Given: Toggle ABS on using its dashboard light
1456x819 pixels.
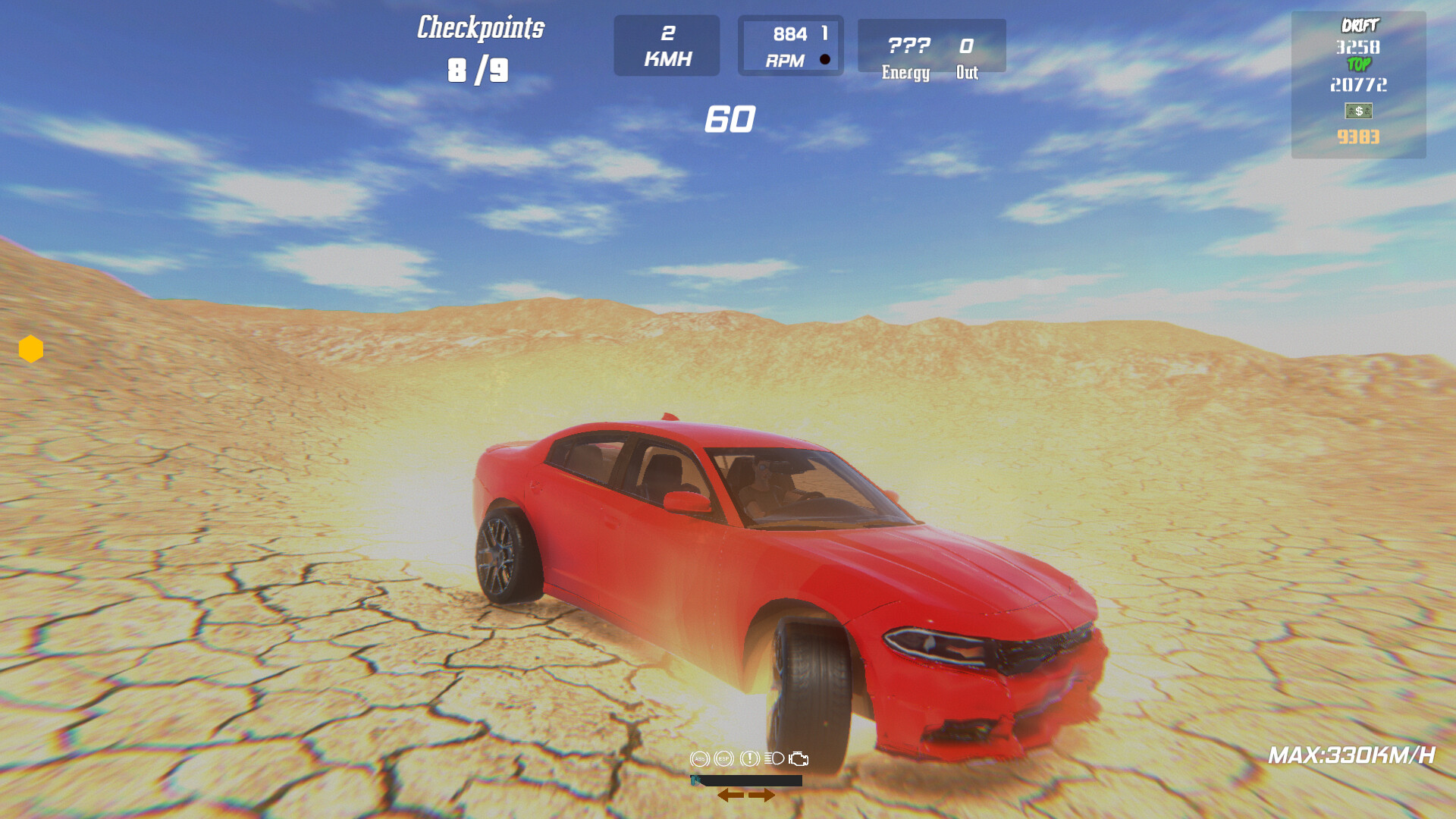Looking at the screenshot, I should pos(698,758).
